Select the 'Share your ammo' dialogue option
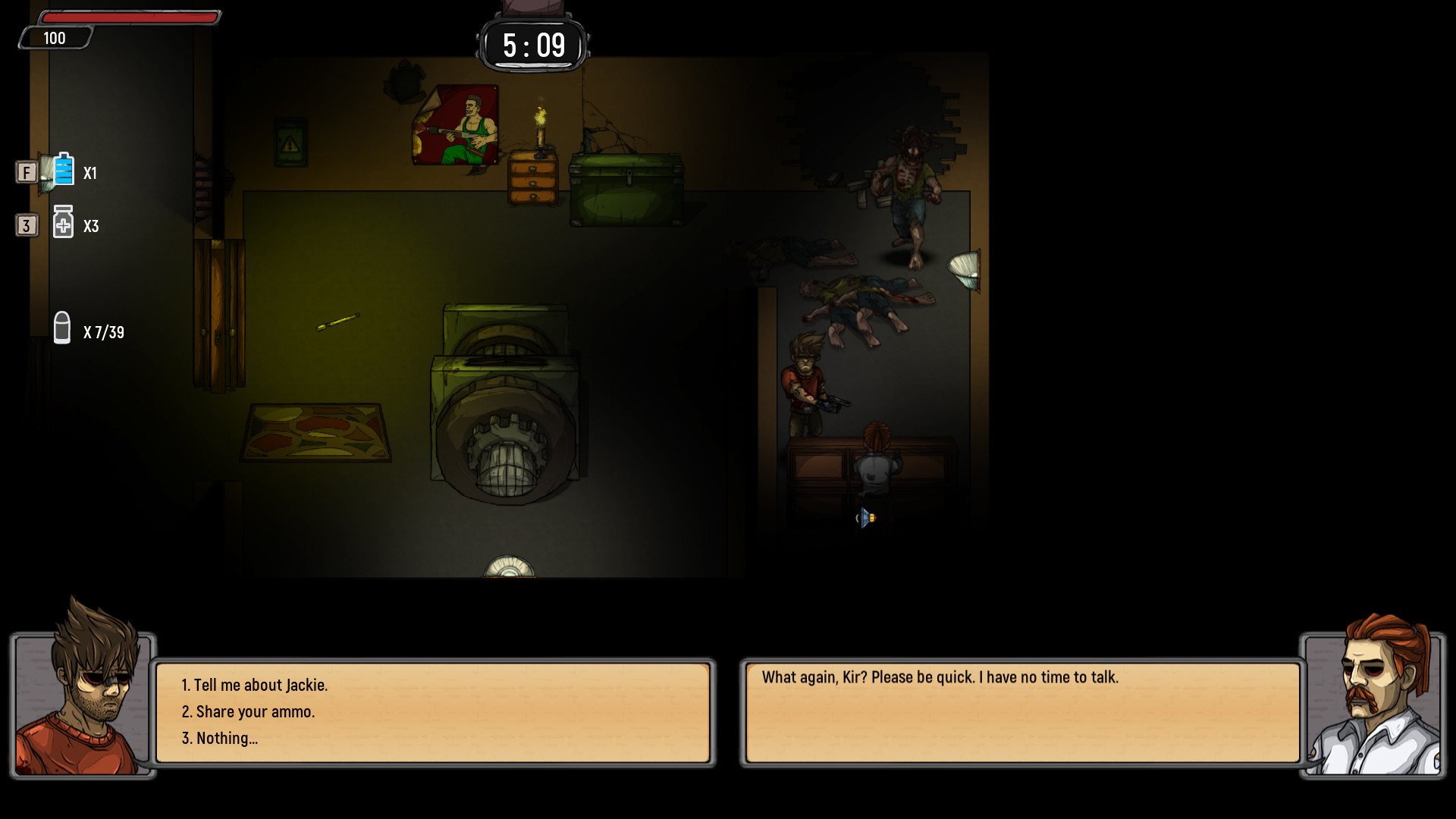The height and width of the screenshot is (819, 1456). (250, 711)
